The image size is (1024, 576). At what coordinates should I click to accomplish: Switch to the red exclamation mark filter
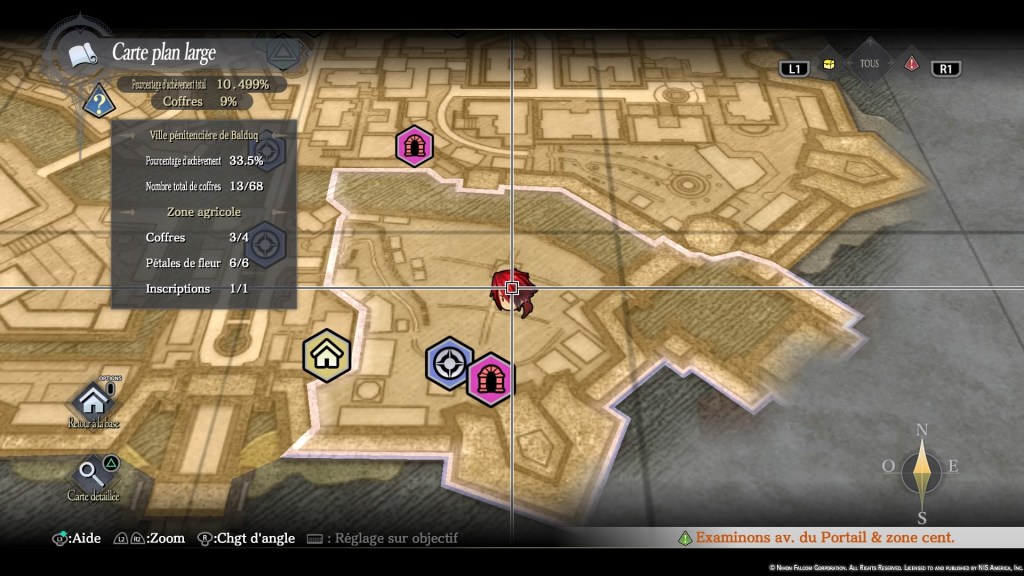(911, 64)
